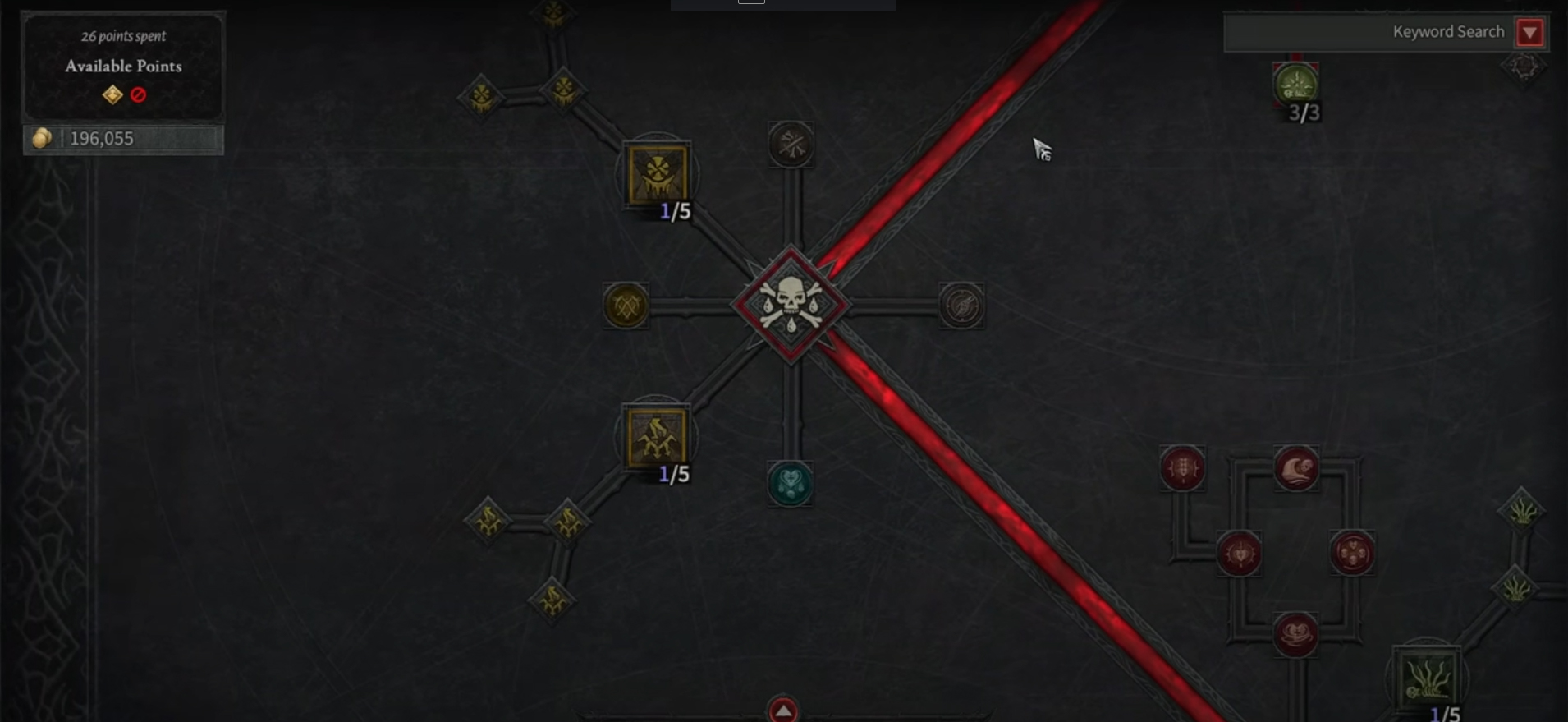Choose the red ribcage passive node
Viewport: 1568px width, 722px height.
point(1182,469)
